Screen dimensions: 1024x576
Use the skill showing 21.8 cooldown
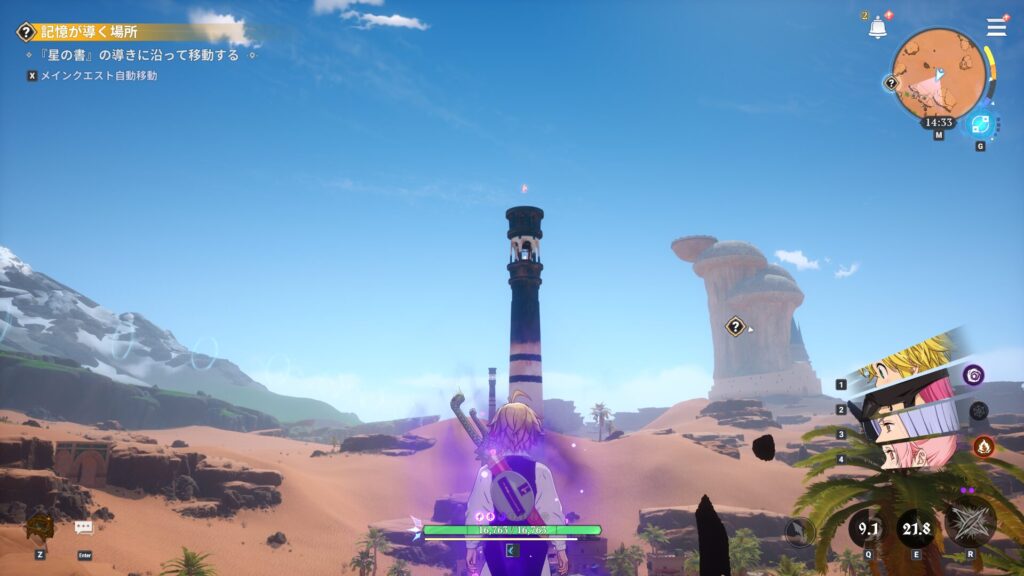click(x=915, y=527)
